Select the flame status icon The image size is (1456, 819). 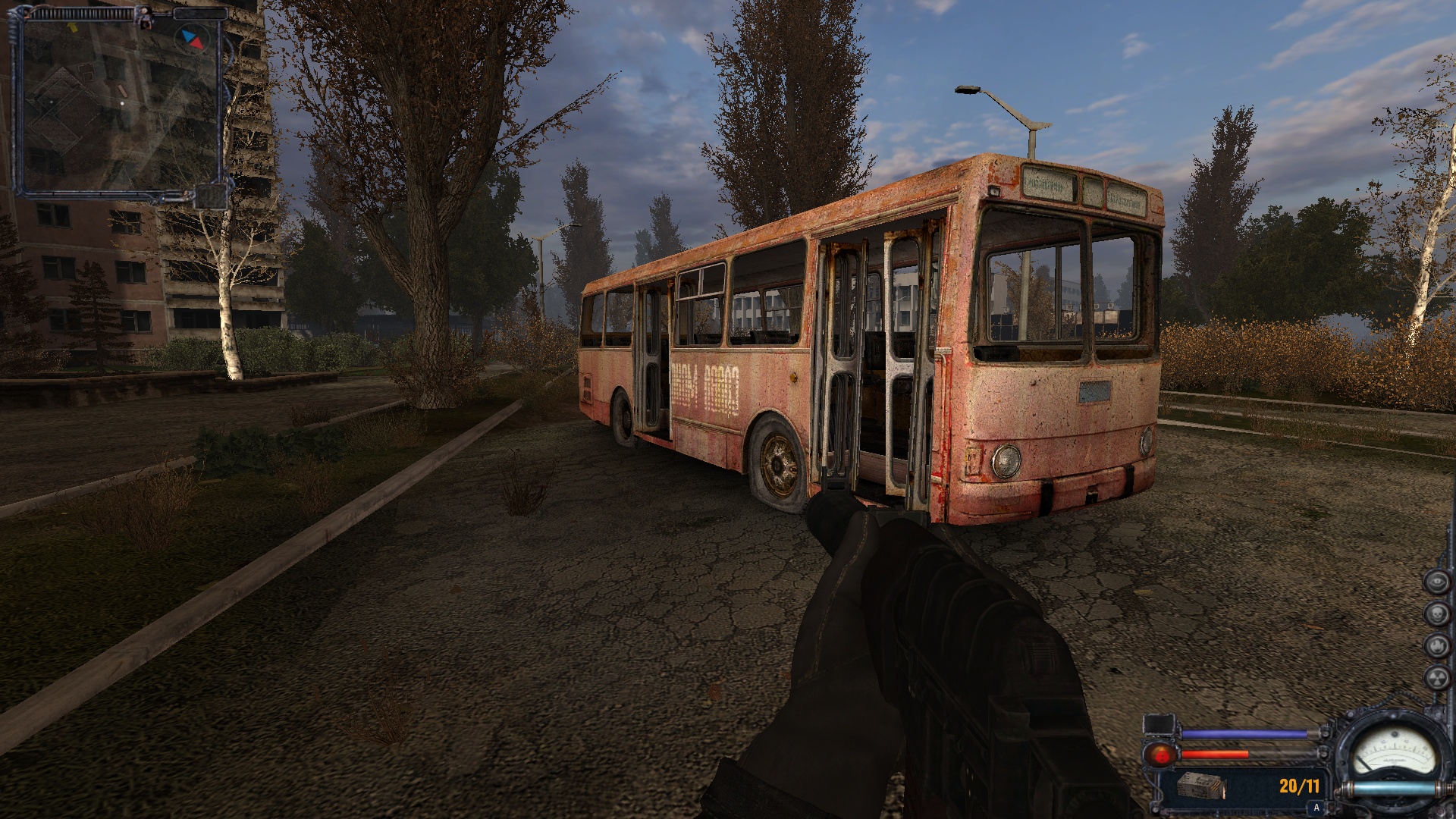point(1436,645)
